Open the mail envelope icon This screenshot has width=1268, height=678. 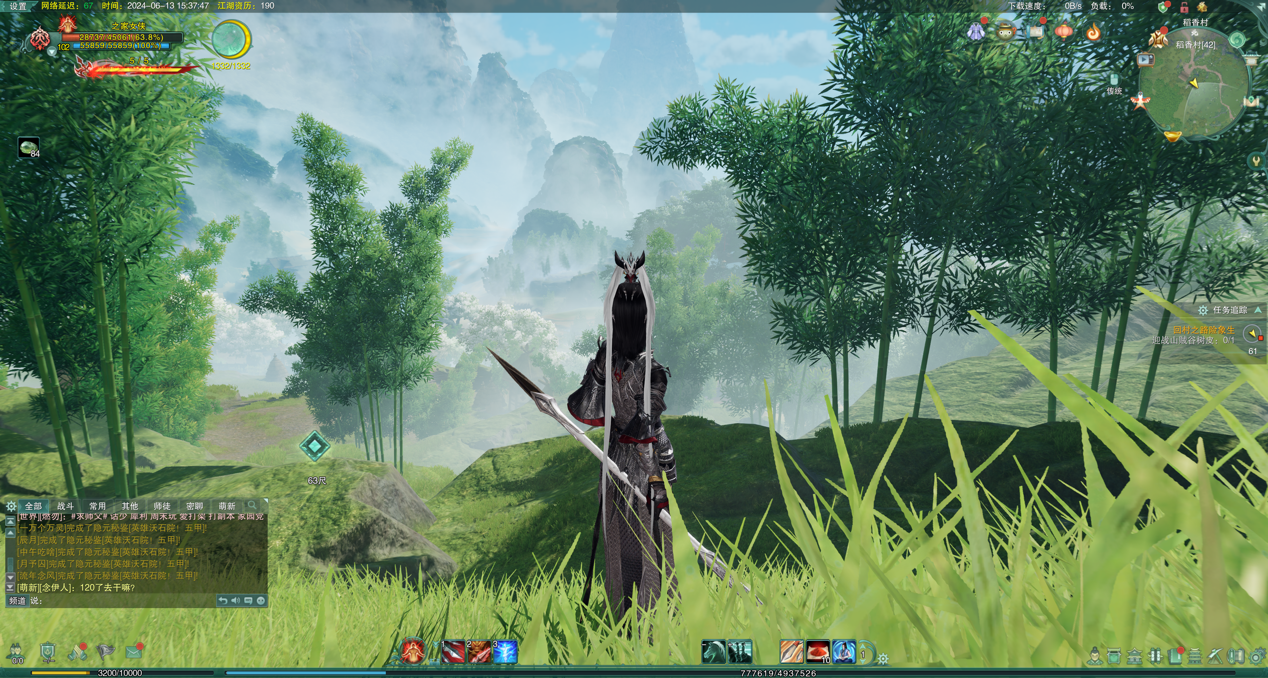pyautogui.click(x=133, y=653)
